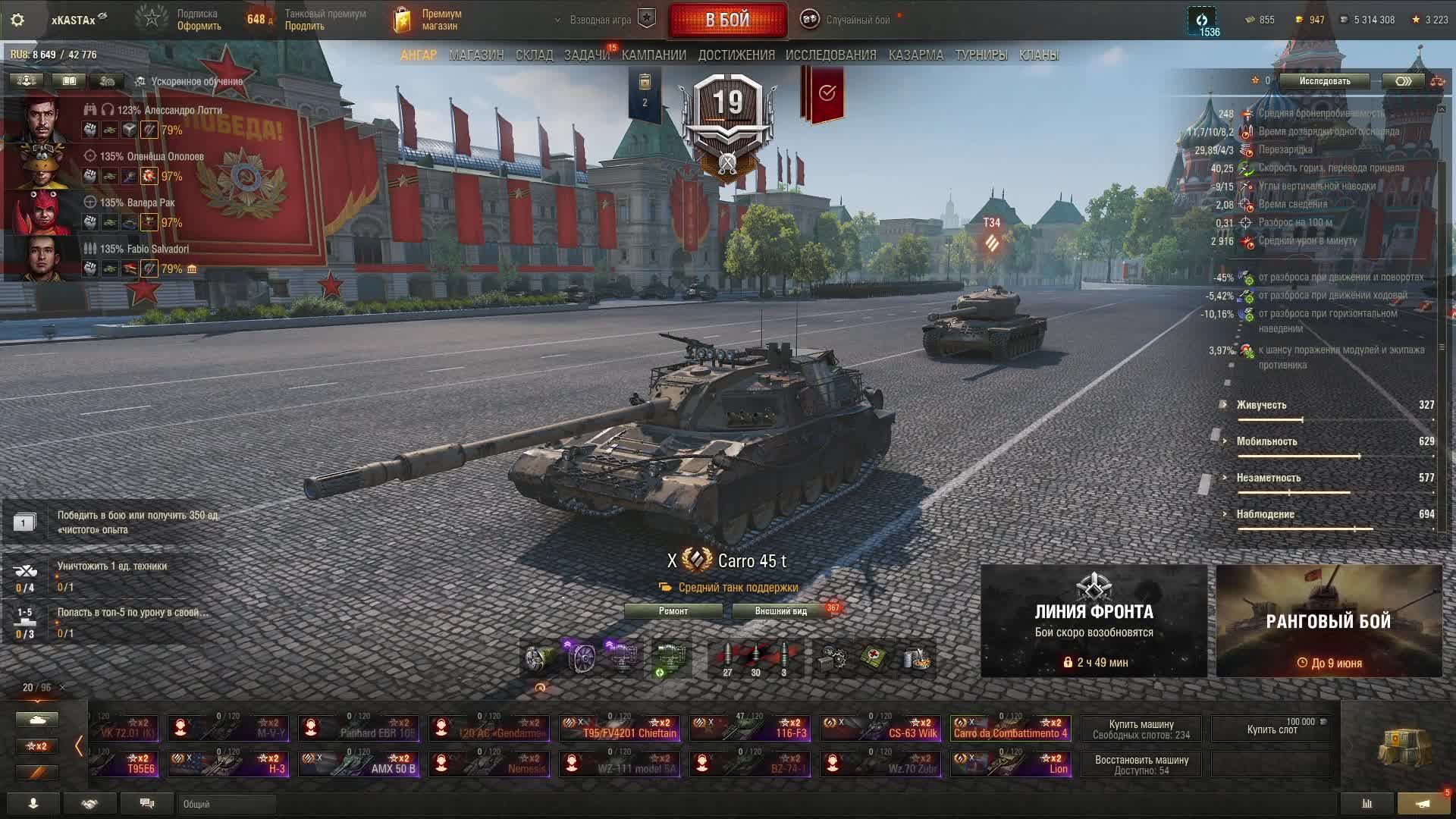
Task: Open the КЛАНЫ tab
Action: click(1038, 55)
